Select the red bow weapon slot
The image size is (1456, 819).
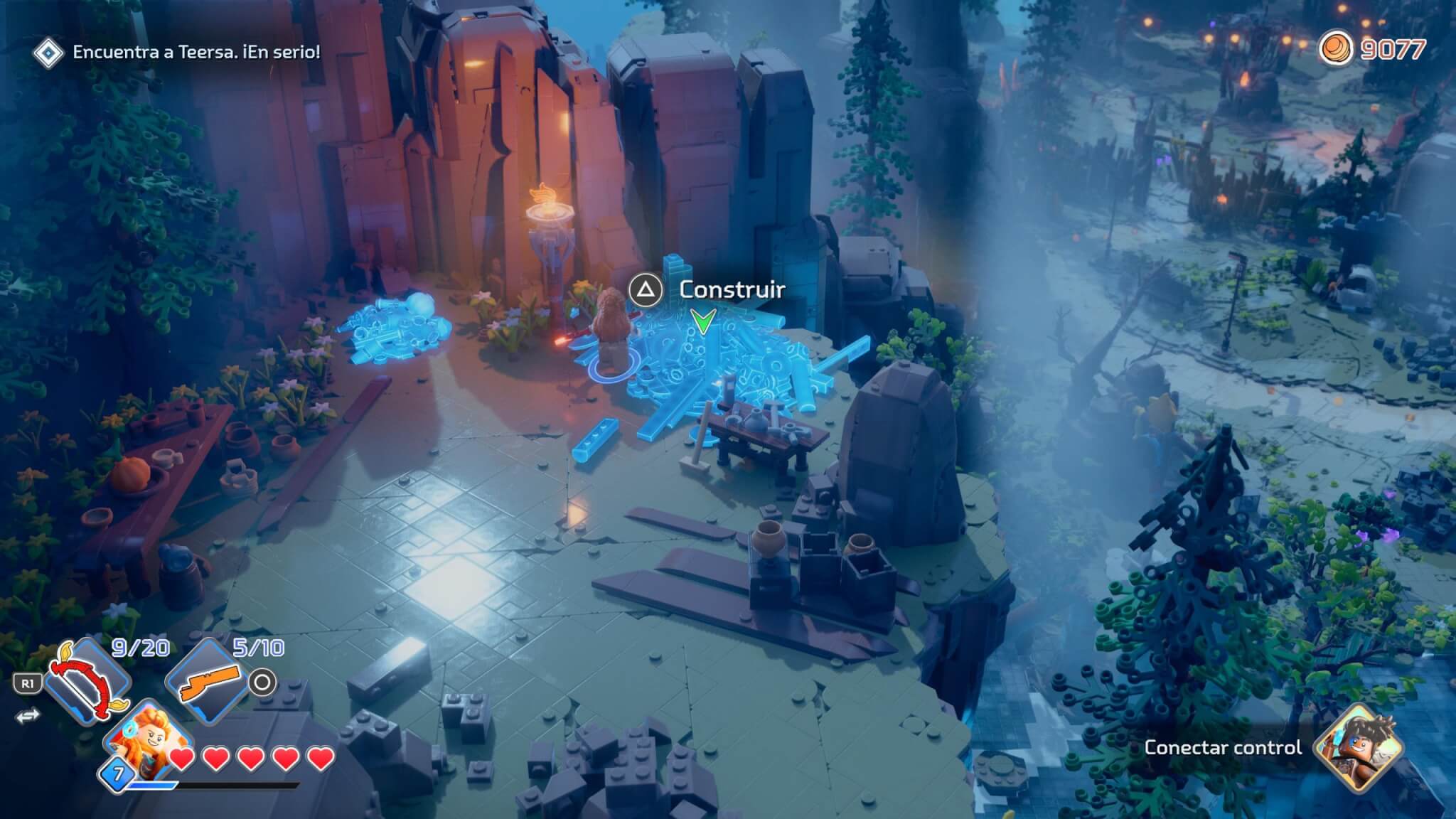pos(89,681)
